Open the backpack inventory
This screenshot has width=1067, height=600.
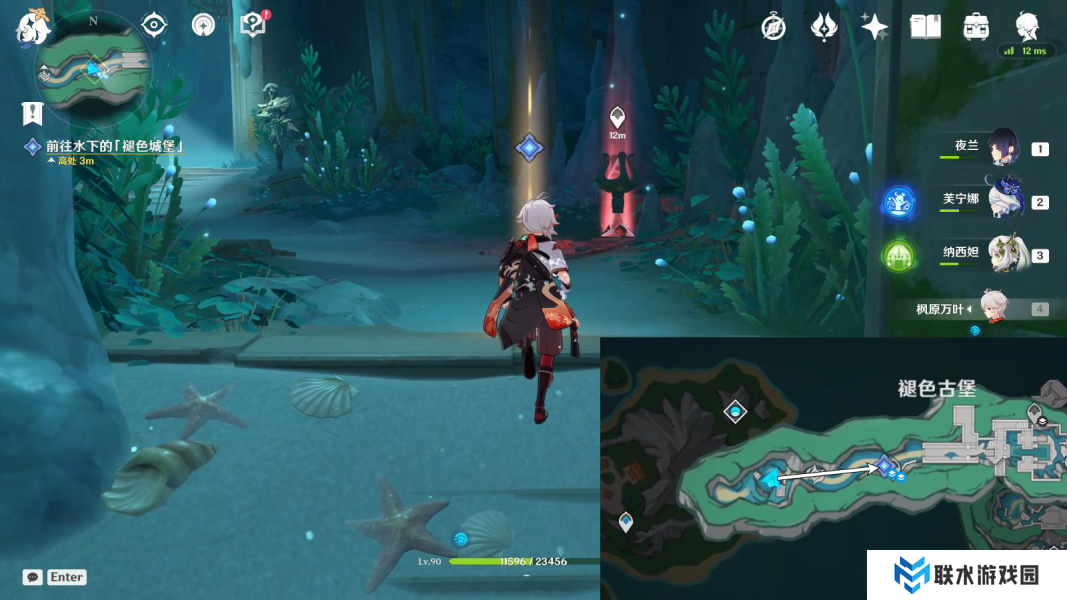pos(976,27)
